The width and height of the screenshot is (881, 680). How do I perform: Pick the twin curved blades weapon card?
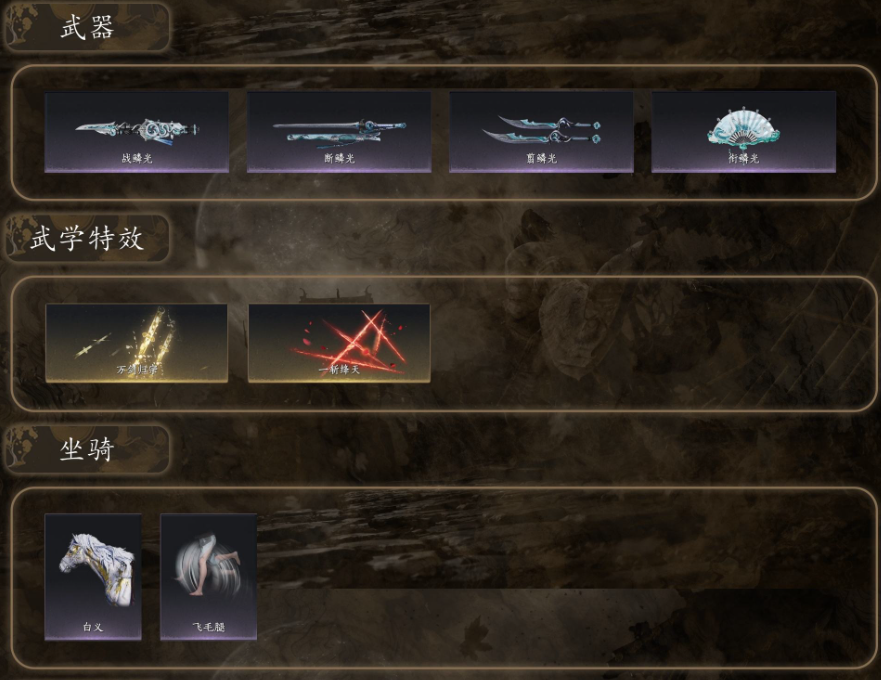[x=541, y=132]
